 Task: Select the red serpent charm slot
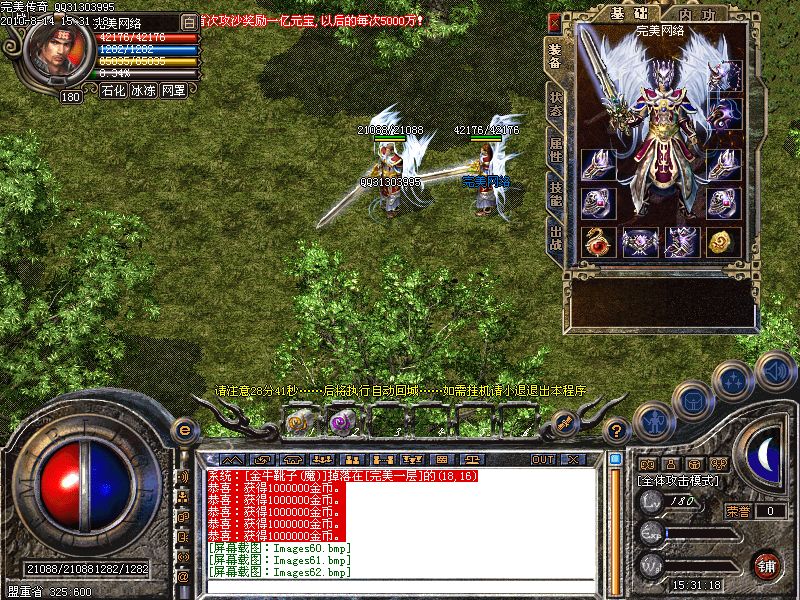pyautogui.click(x=598, y=241)
